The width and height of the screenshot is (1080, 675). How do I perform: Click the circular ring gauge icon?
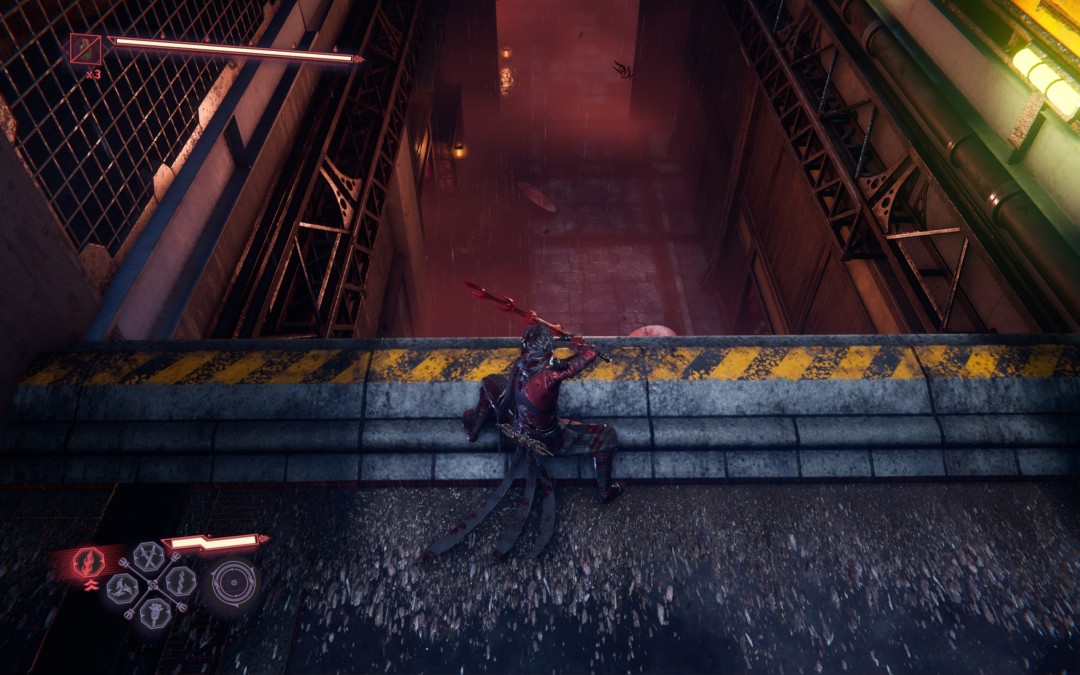pos(232,582)
